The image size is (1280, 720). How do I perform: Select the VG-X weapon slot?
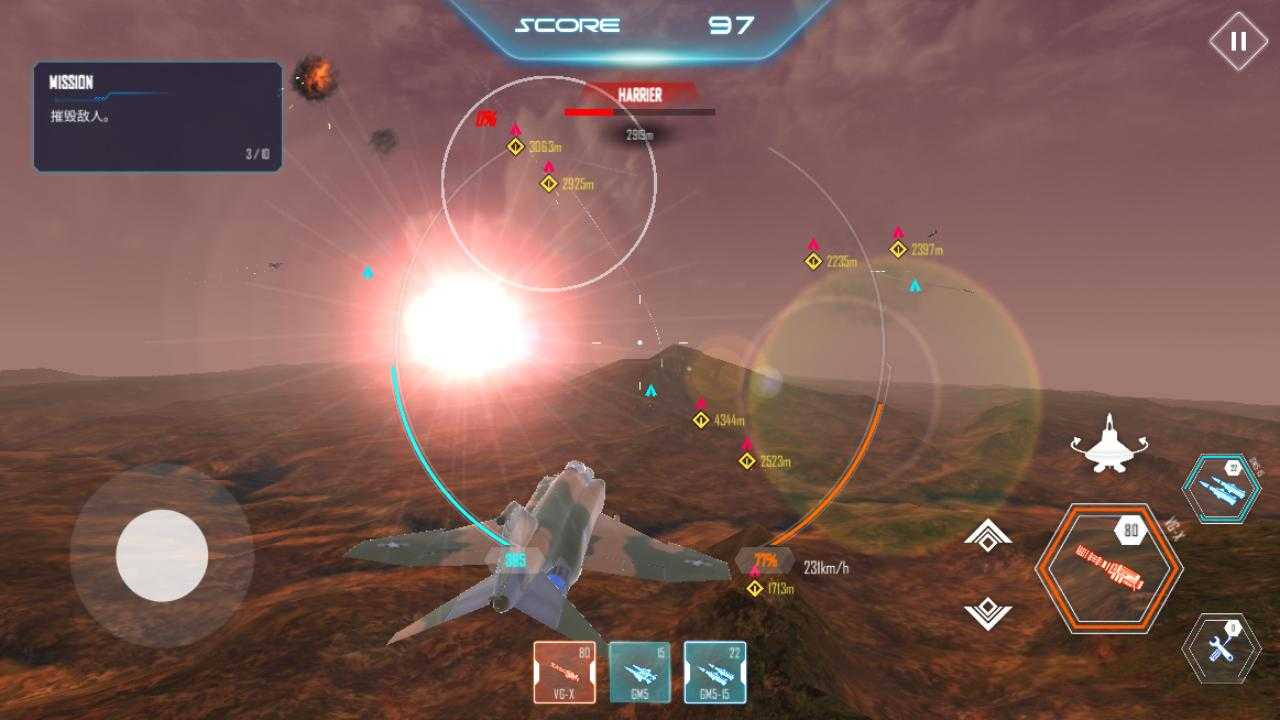pyautogui.click(x=564, y=672)
